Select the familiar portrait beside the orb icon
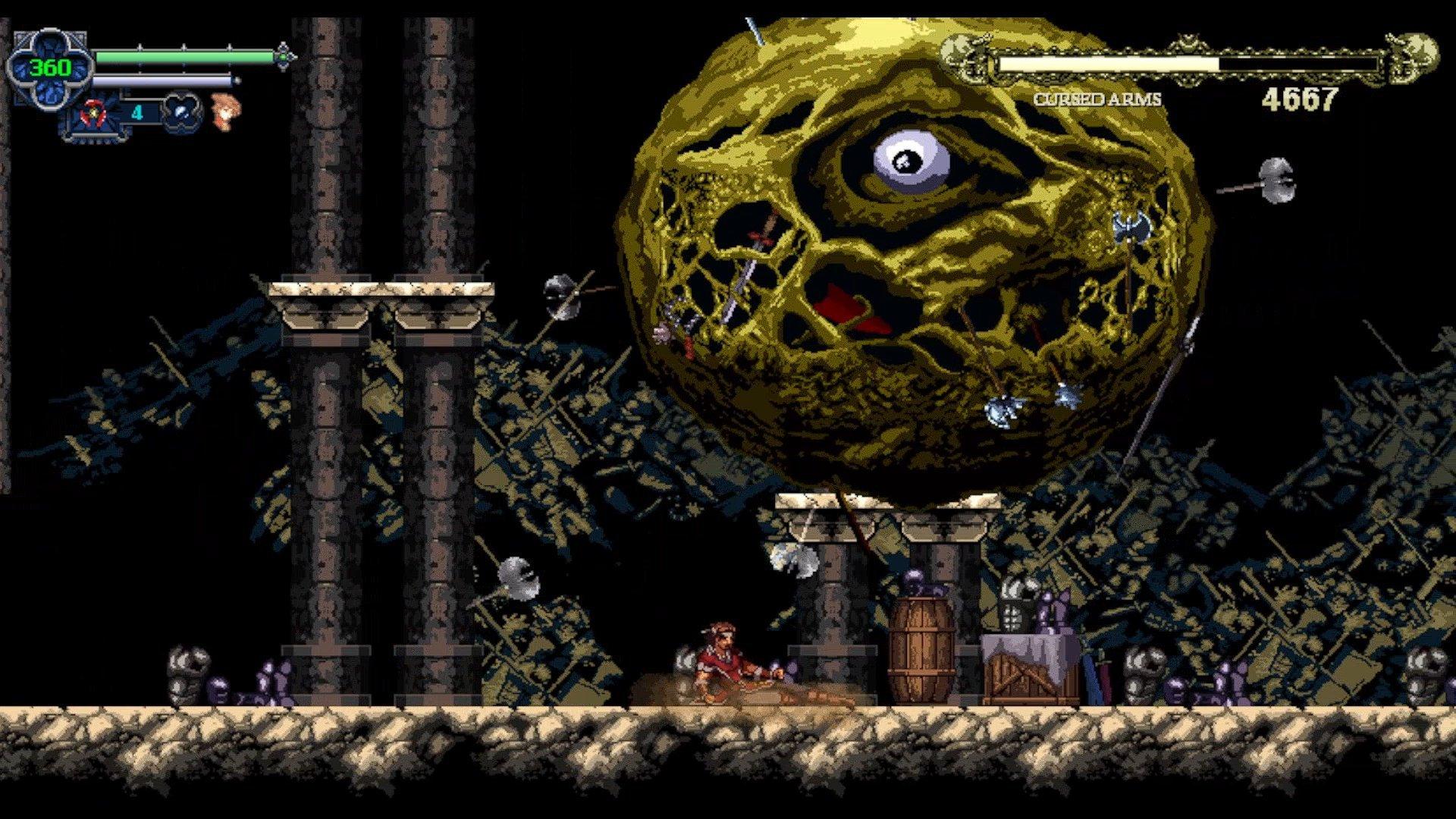Image resolution: width=1456 pixels, height=819 pixels. click(x=226, y=114)
